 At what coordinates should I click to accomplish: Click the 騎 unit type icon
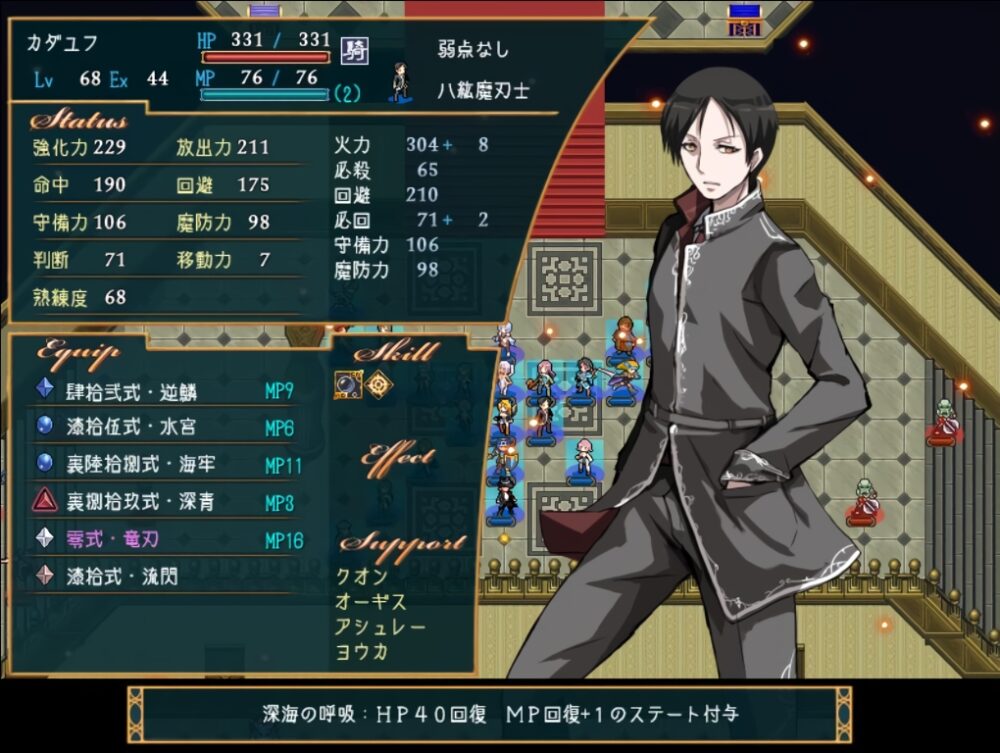353,49
